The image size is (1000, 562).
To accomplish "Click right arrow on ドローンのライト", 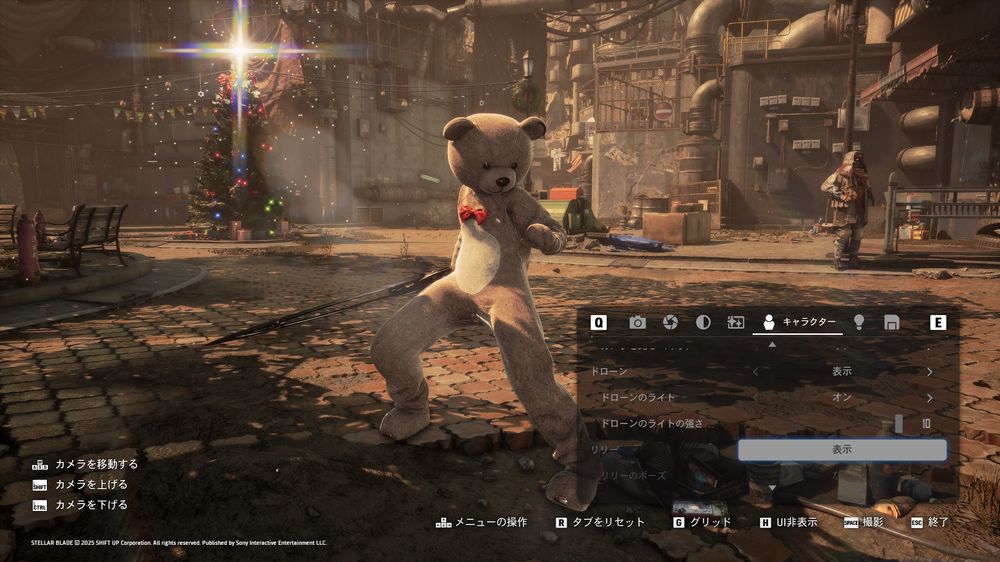I will pos(929,397).
